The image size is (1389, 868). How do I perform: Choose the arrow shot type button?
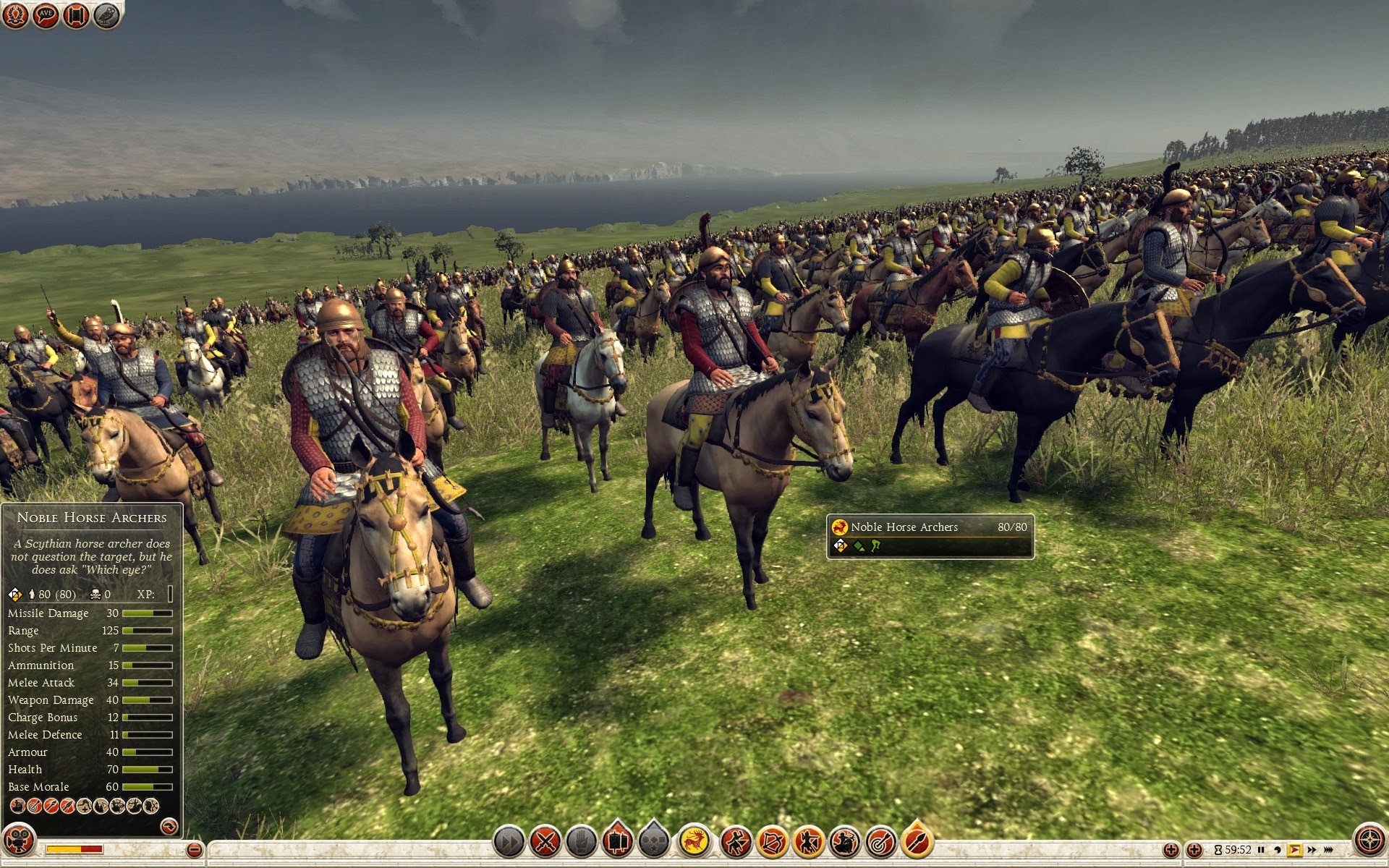917,842
